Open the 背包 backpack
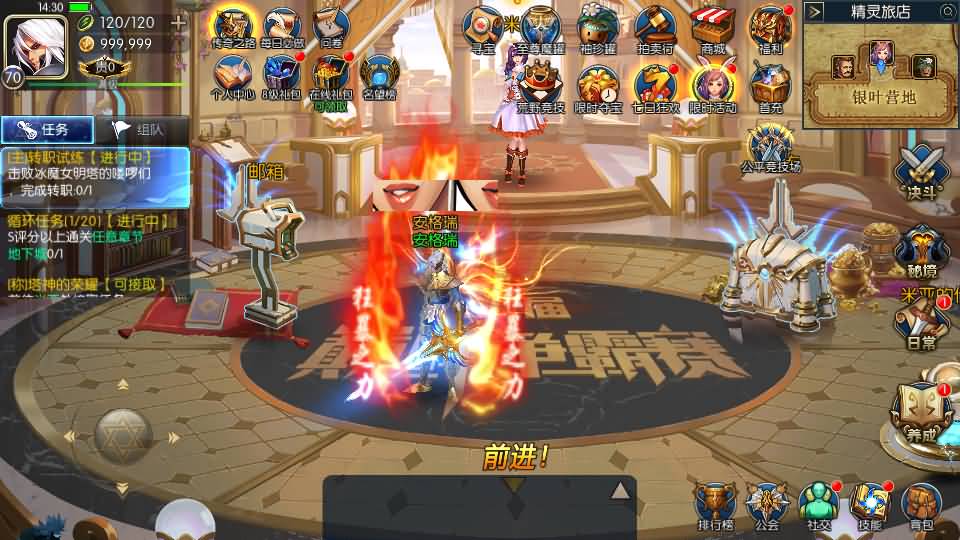 (921, 504)
